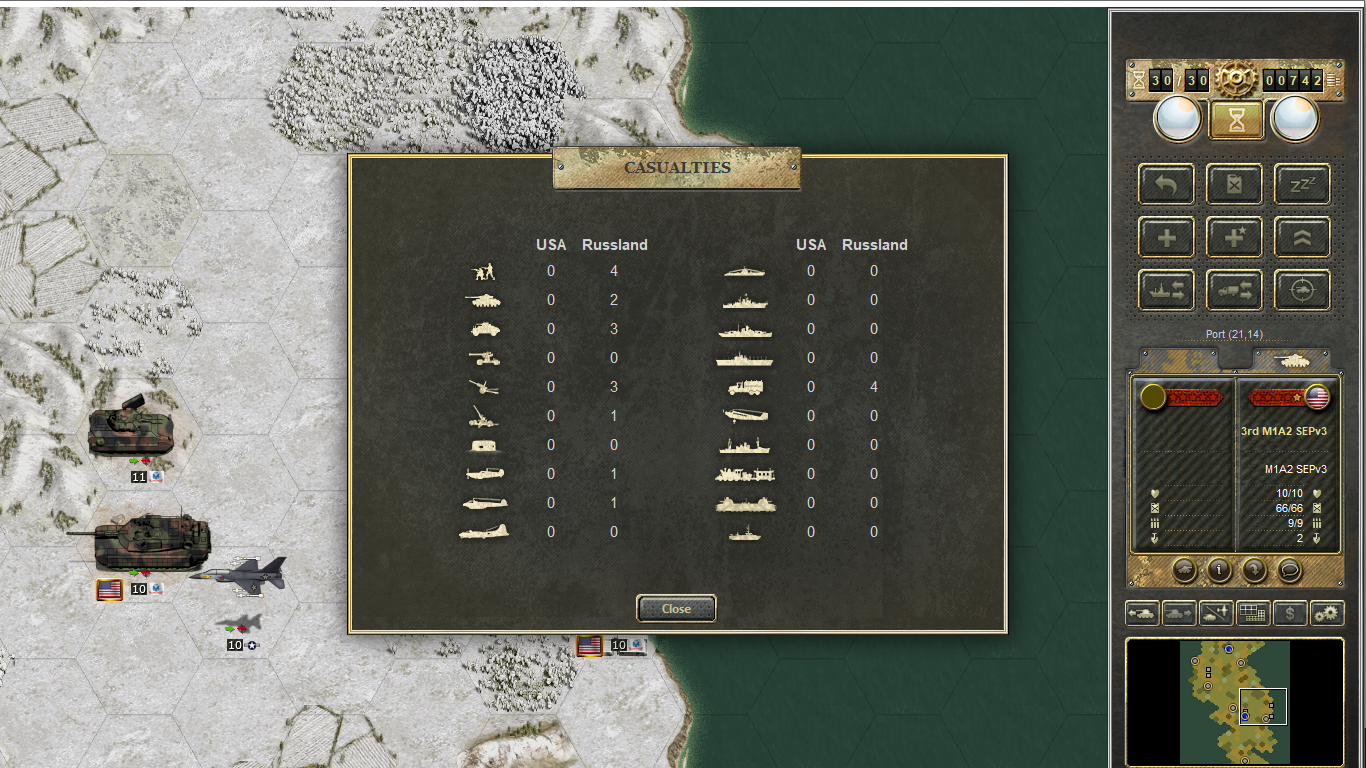This screenshot has width=1366, height=768.
Task: Put the unit to sleep with the Zzz button
Action: pos(1302,184)
